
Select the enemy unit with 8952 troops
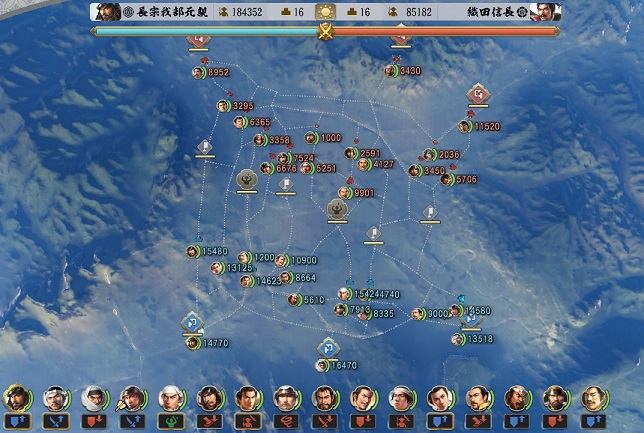(198, 72)
